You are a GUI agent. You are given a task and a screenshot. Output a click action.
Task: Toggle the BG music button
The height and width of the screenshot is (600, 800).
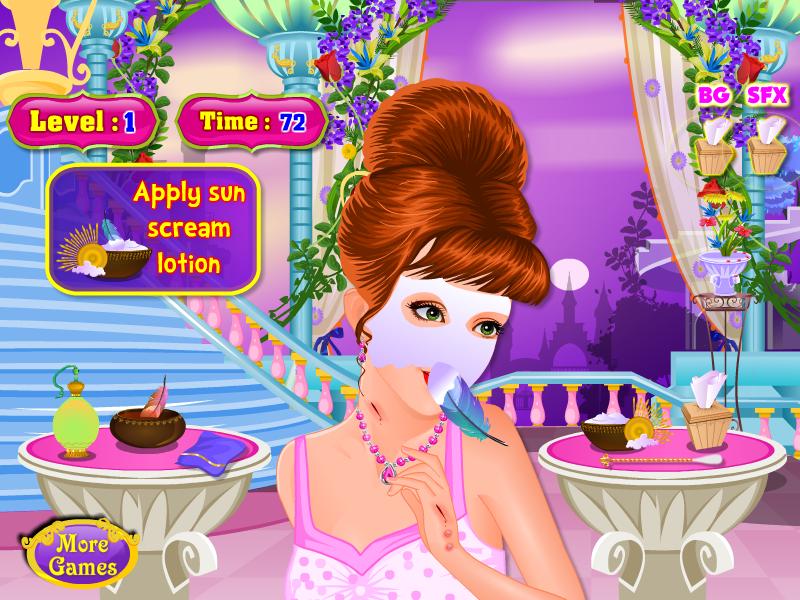[713, 96]
